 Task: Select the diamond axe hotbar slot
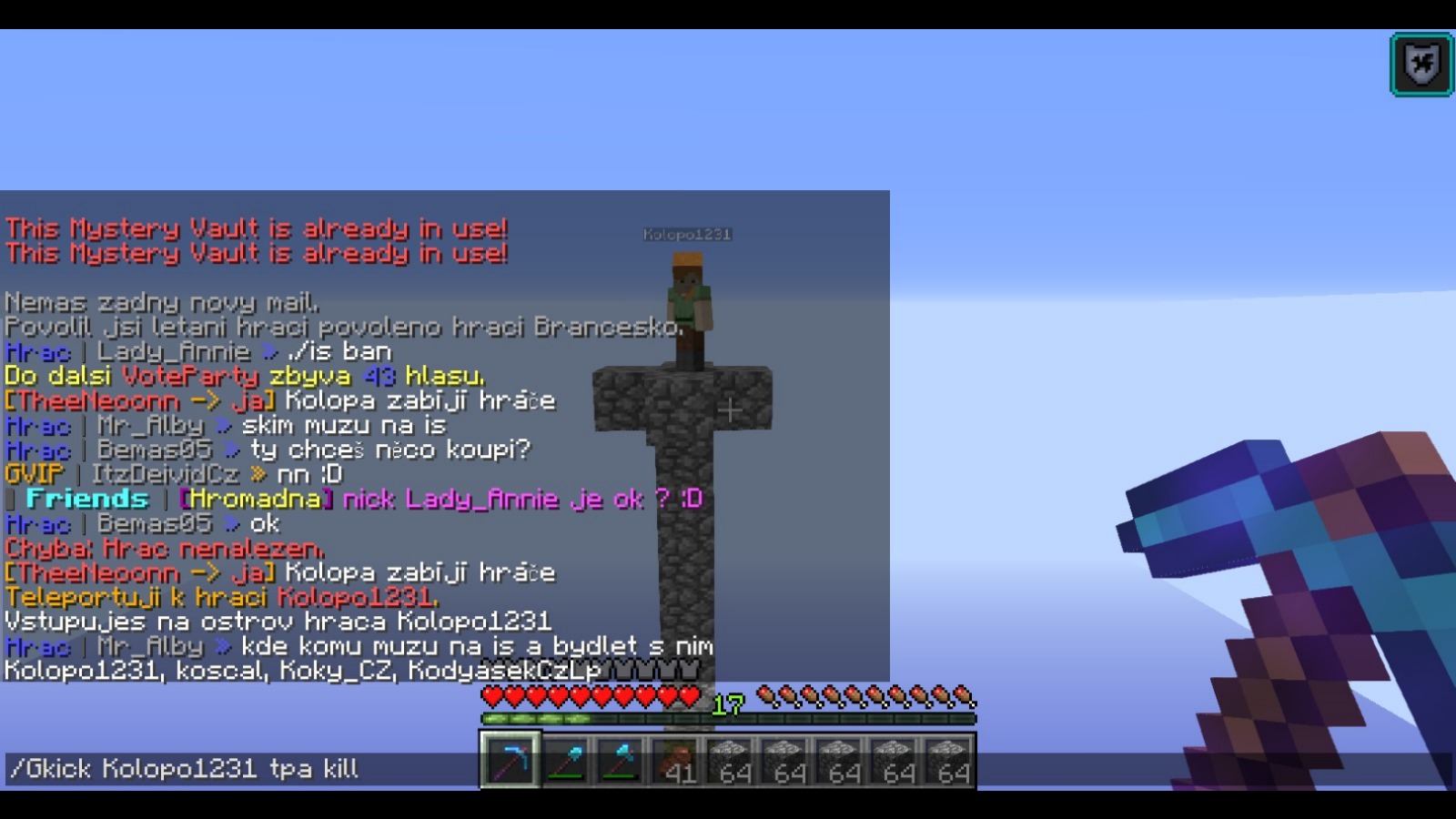click(x=621, y=761)
